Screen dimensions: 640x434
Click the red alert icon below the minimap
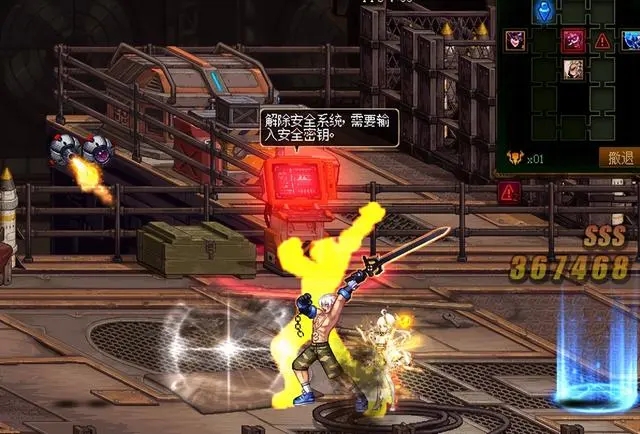click(509, 191)
